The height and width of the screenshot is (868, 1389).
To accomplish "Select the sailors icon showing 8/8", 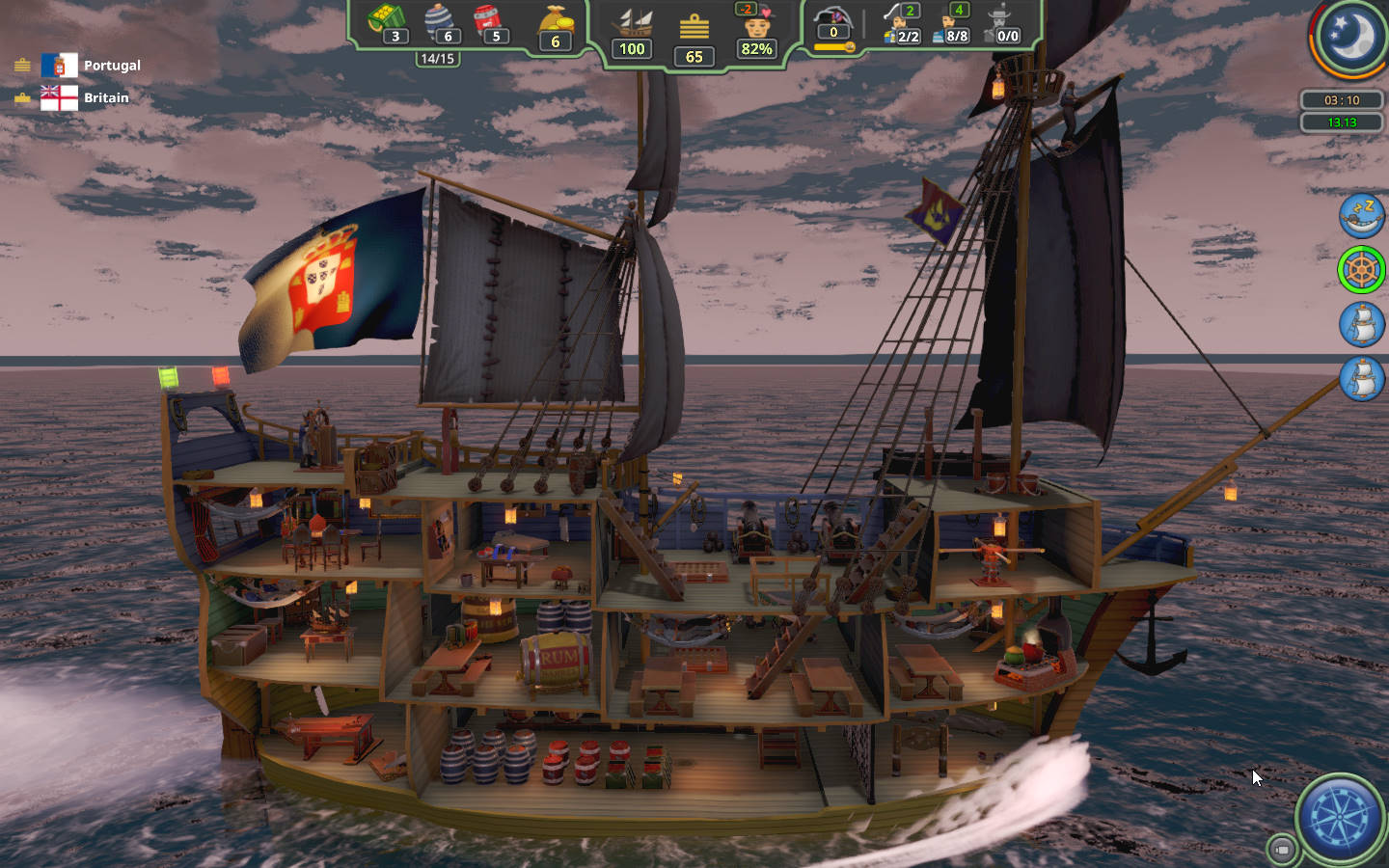I will 952,23.
